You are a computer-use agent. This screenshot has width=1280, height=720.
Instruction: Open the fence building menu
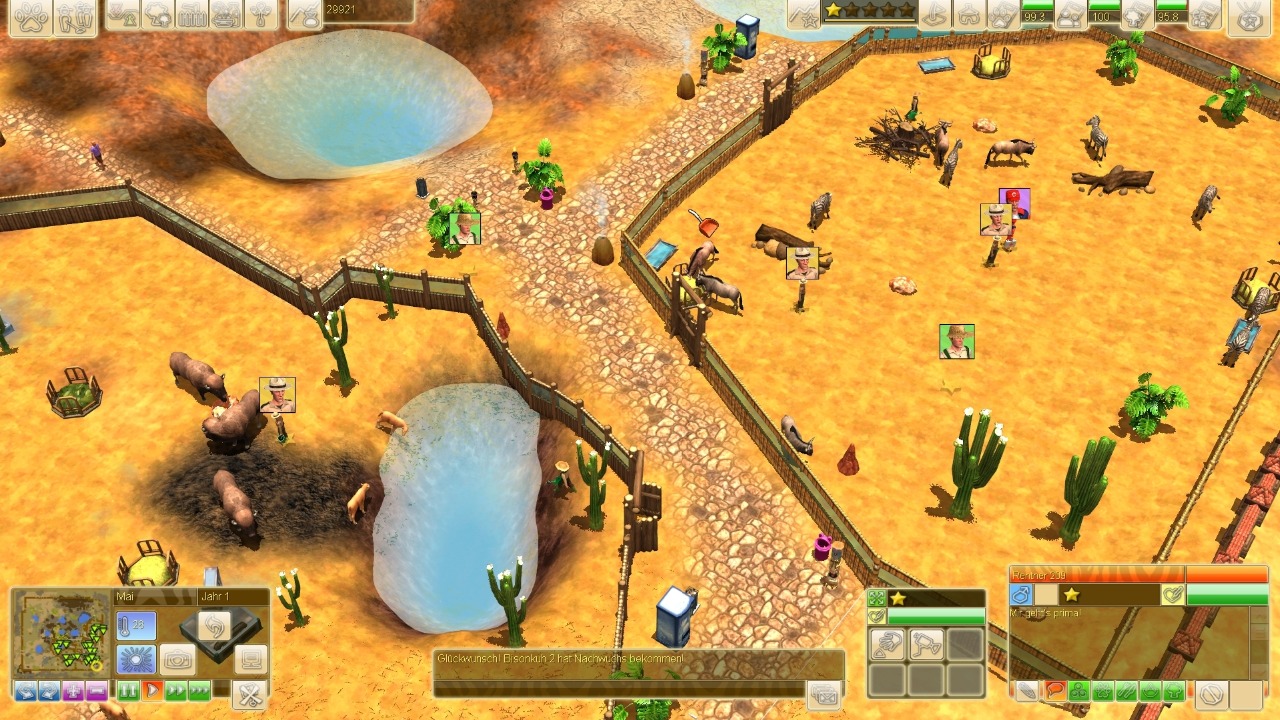192,15
